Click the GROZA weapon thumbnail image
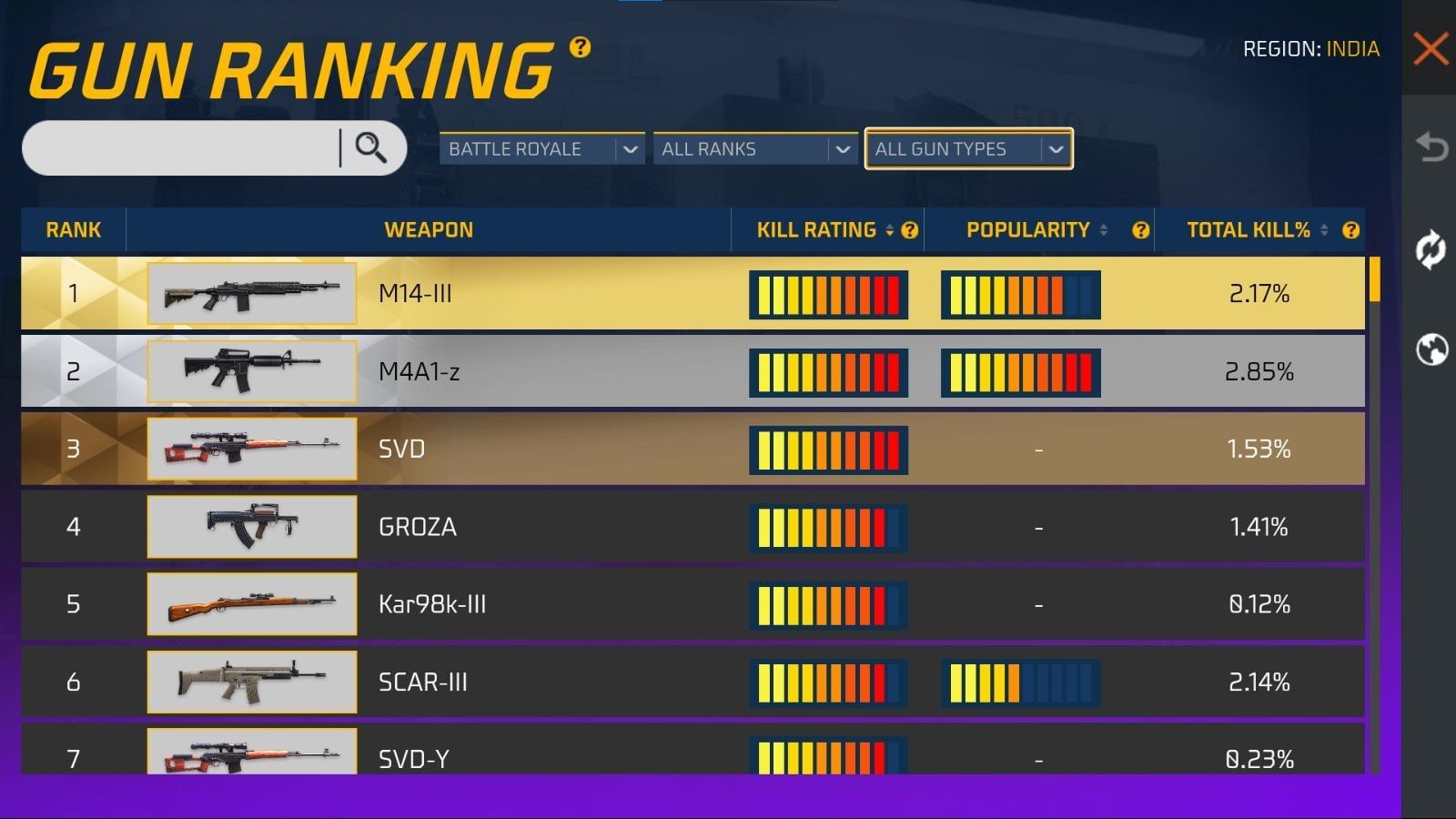The height and width of the screenshot is (819, 1456). coord(251,526)
